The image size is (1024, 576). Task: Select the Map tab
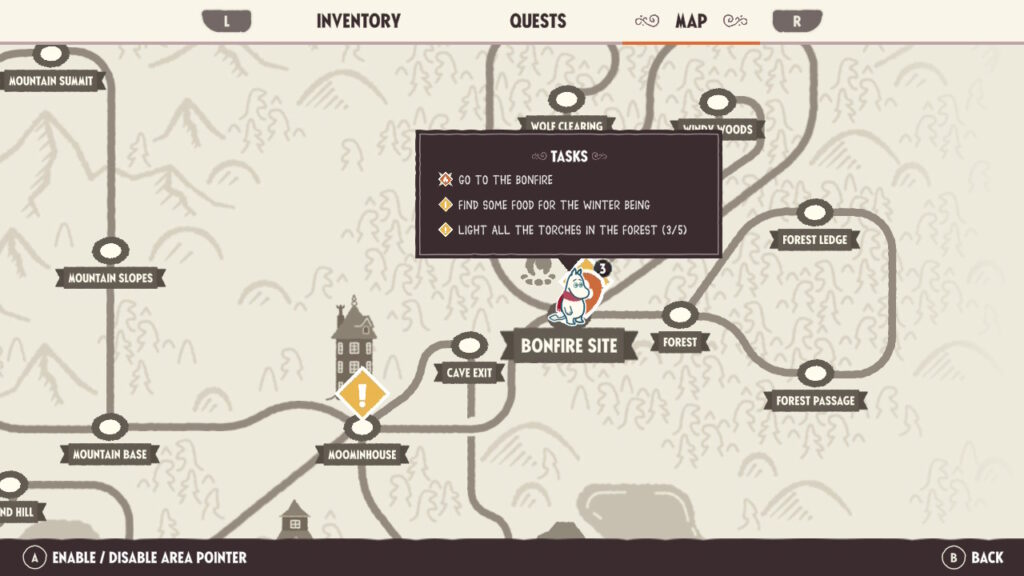tap(690, 21)
